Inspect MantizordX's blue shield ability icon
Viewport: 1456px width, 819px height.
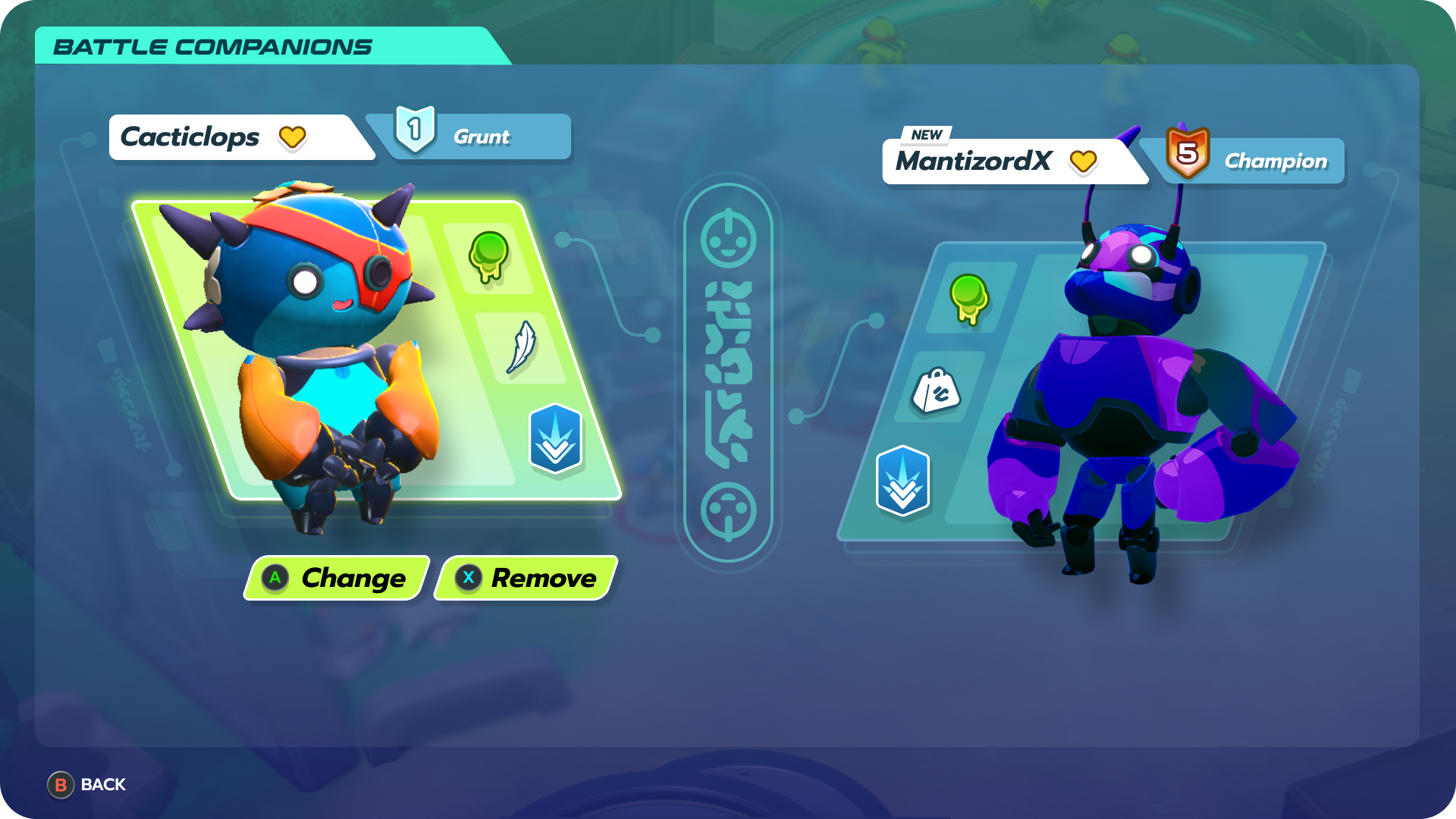[x=902, y=481]
